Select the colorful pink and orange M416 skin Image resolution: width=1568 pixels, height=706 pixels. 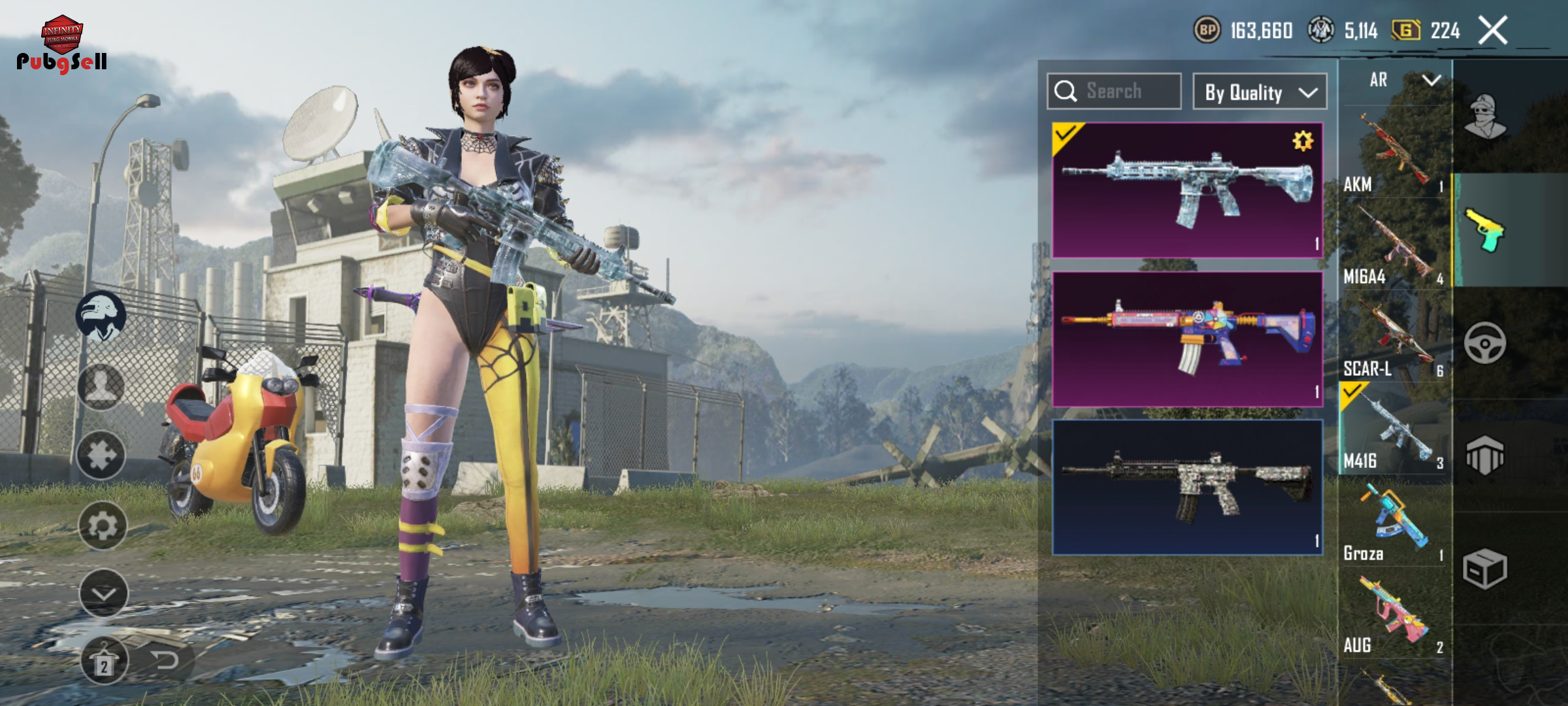coord(1187,339)
